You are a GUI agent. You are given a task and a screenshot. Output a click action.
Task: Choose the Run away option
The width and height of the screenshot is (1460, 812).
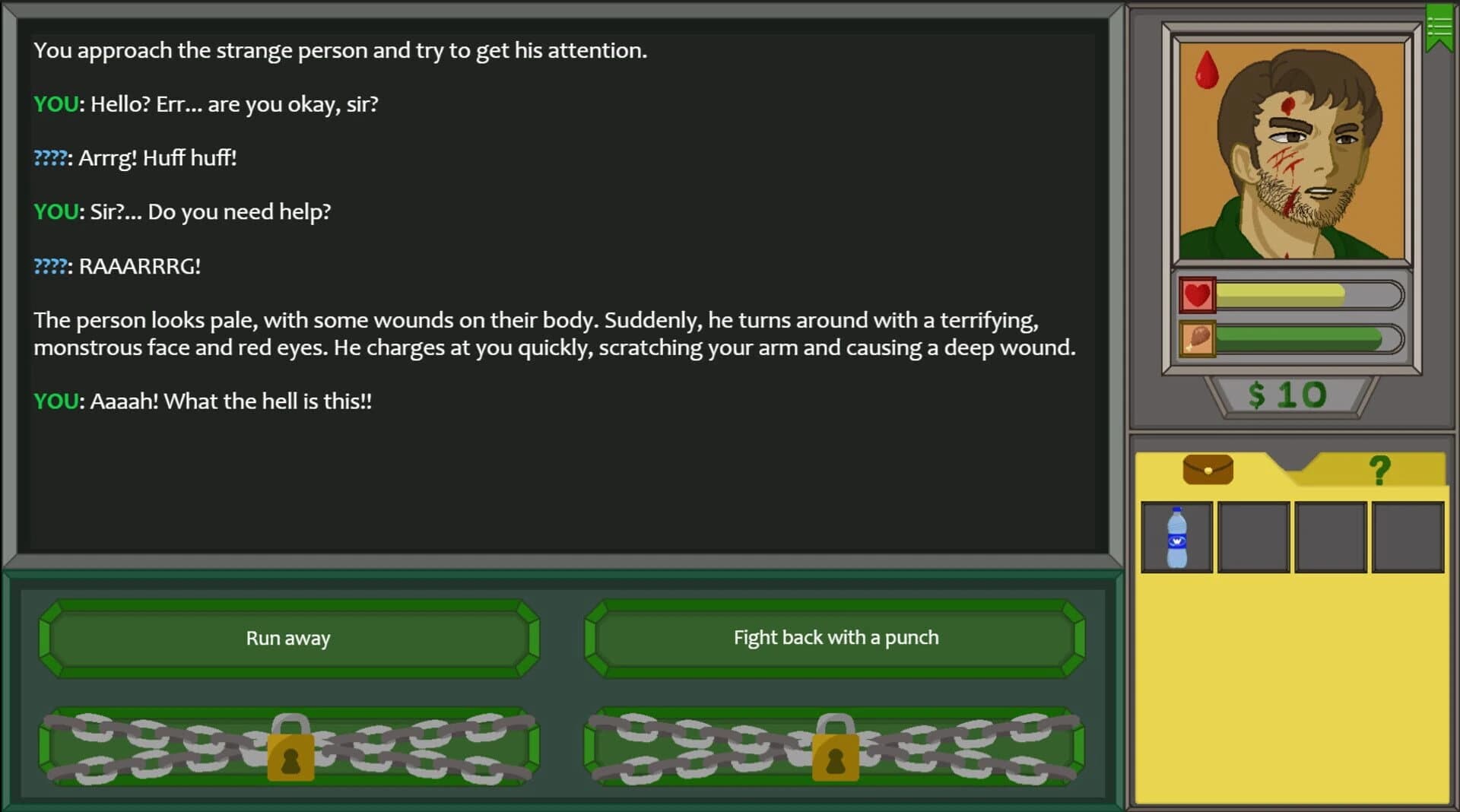[288, 638]
